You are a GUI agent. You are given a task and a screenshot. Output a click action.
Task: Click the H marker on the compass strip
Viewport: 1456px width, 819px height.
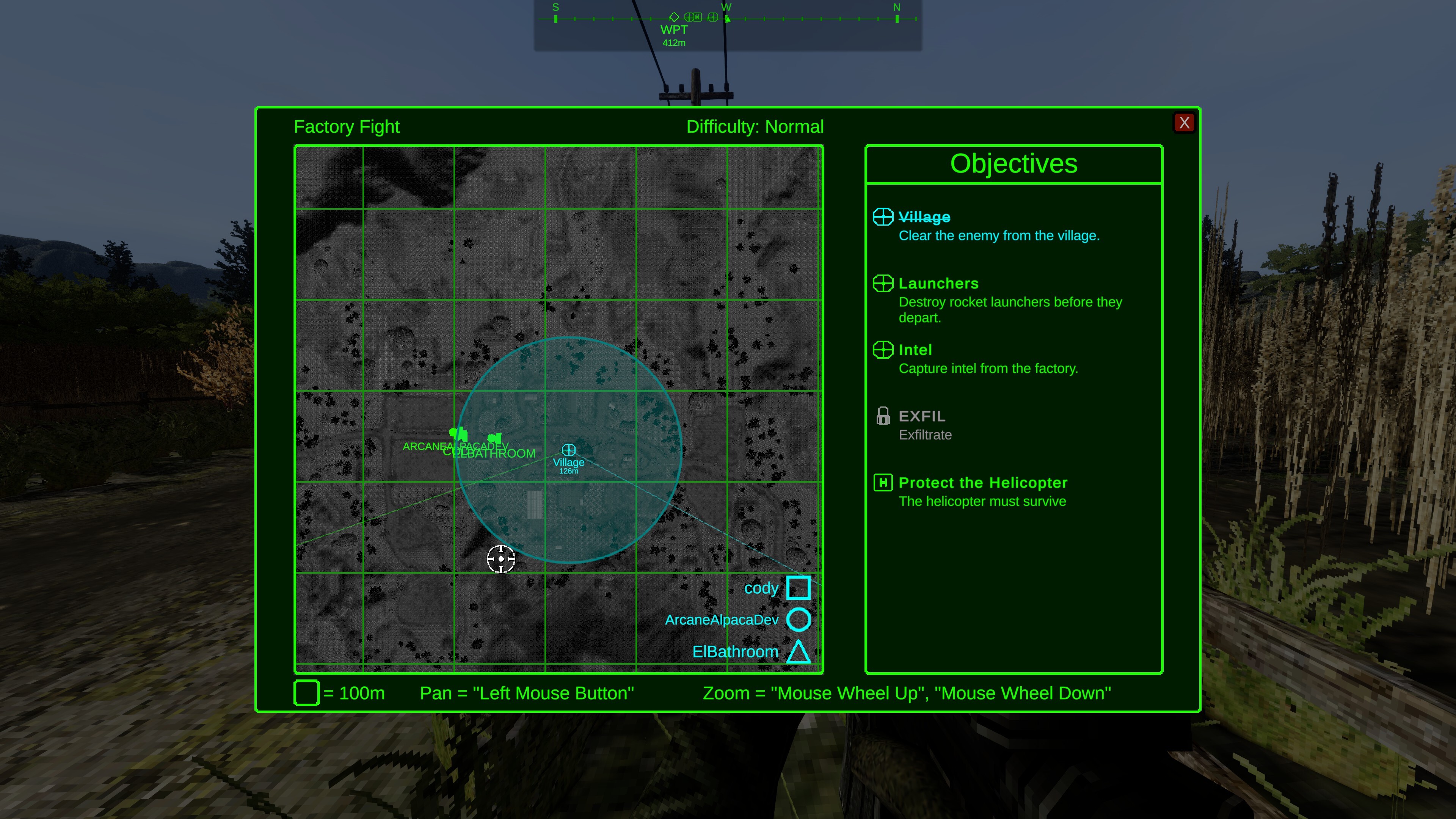tap(697, 17)
